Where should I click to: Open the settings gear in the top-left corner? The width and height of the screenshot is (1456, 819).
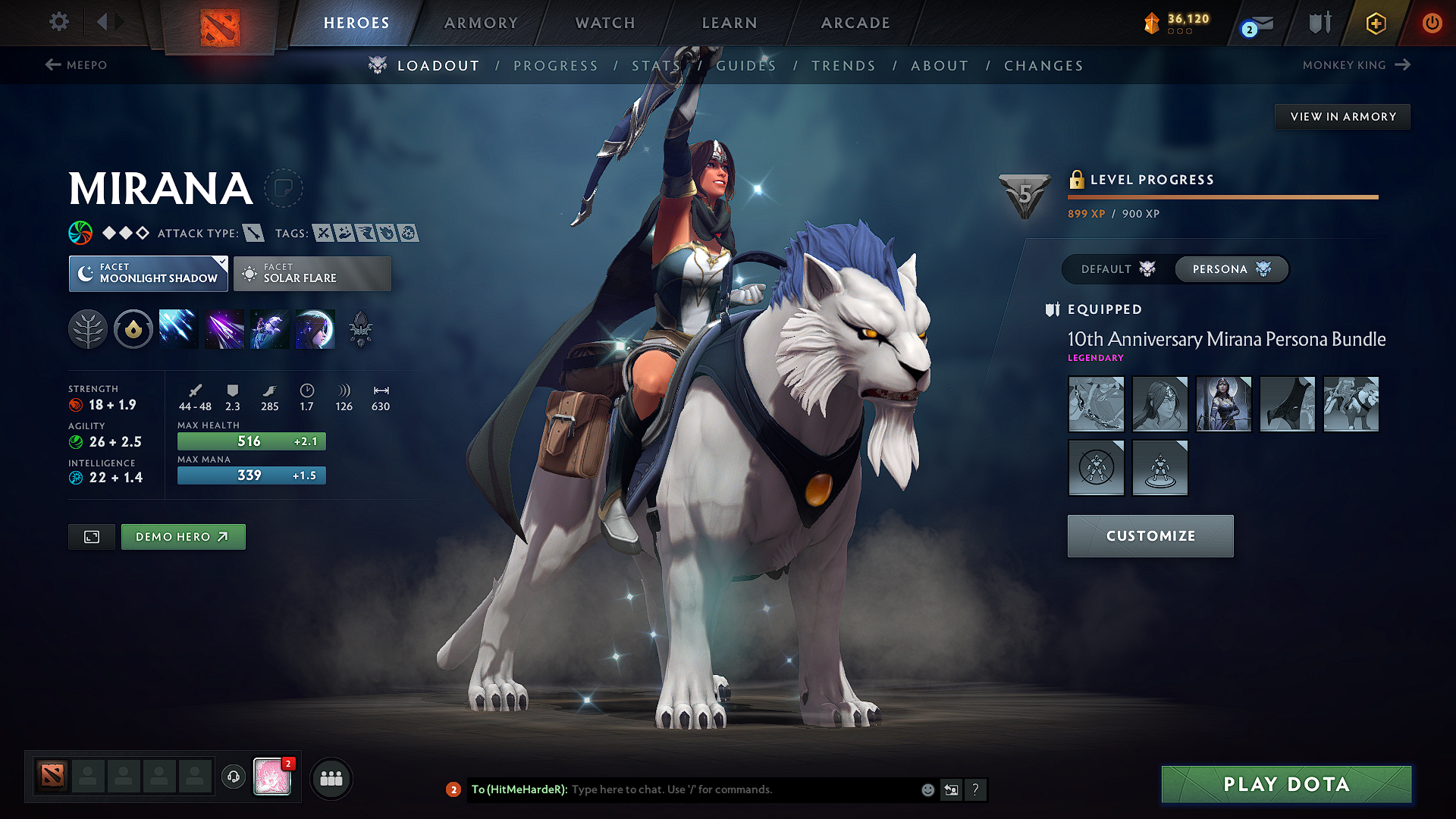pyautogui.click(x=58, y=22)
